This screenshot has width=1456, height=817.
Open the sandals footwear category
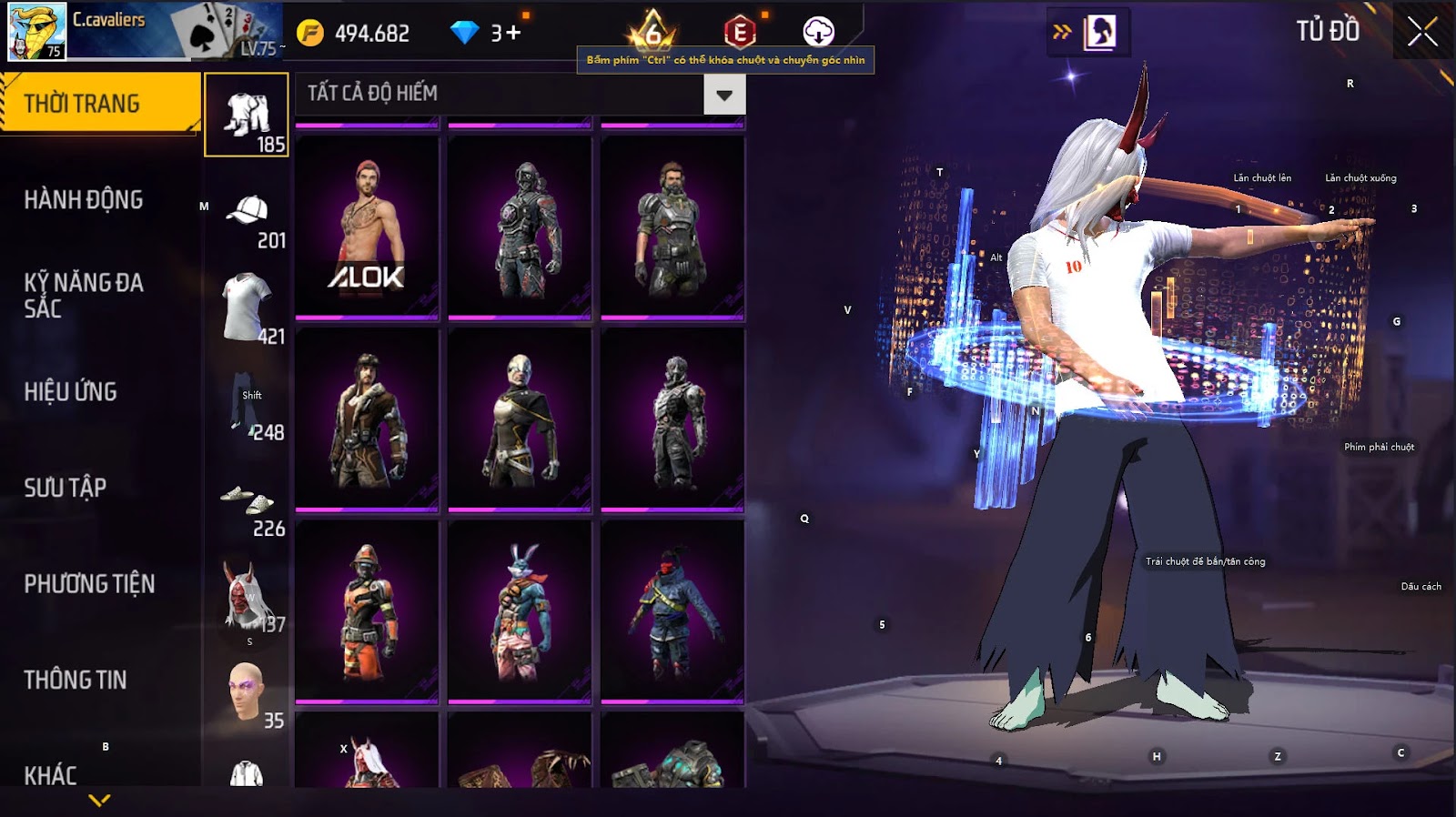(x=247, y=505)
